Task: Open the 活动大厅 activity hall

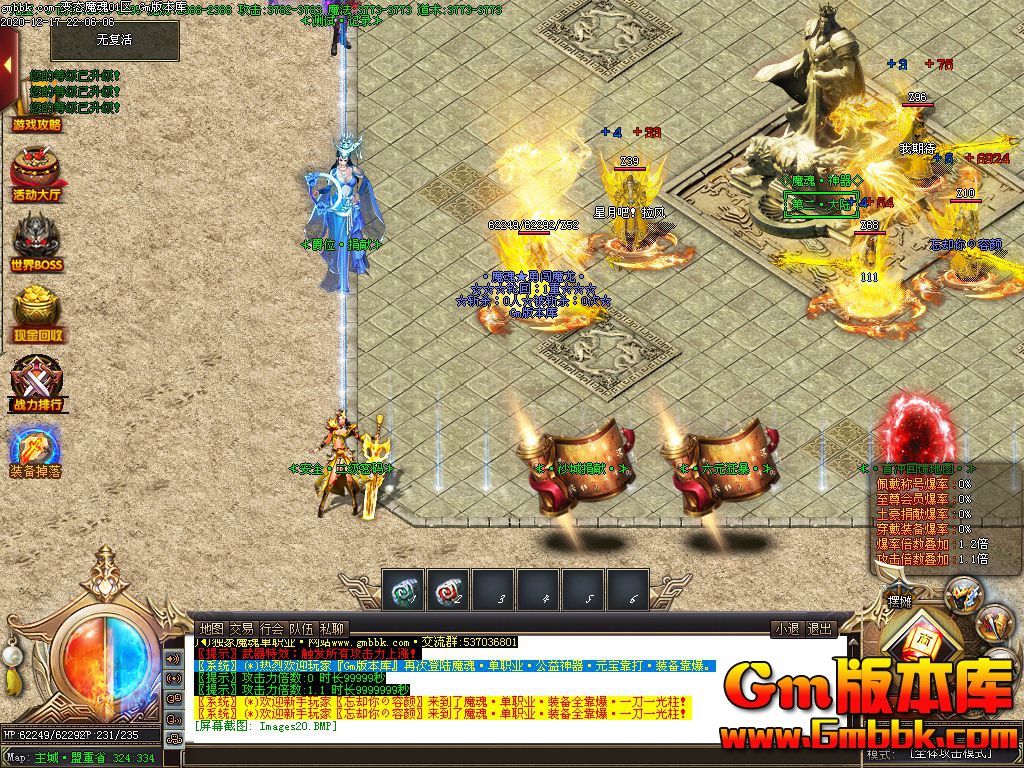Action: coord(37,175)
